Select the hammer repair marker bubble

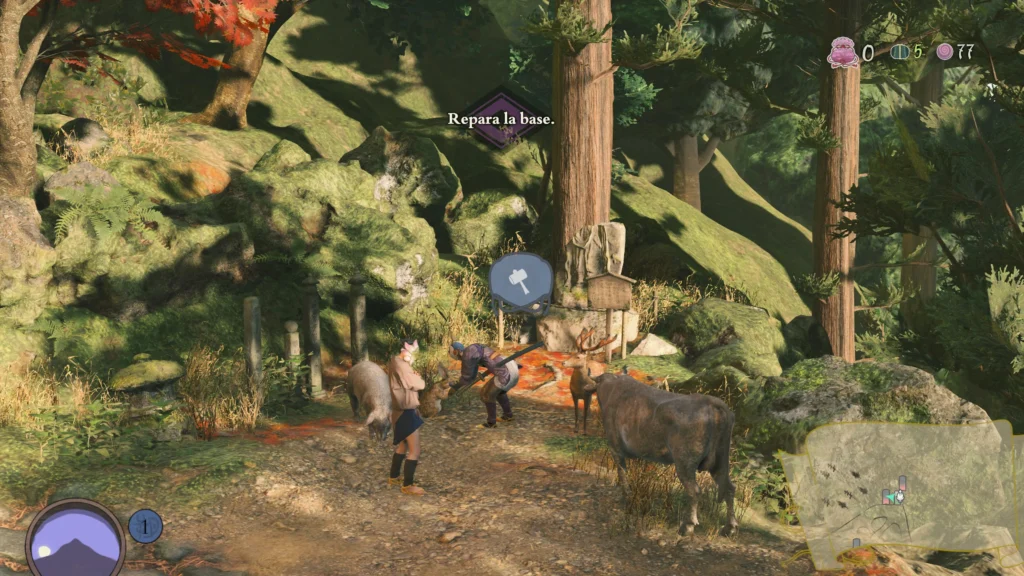click(521, 279)
